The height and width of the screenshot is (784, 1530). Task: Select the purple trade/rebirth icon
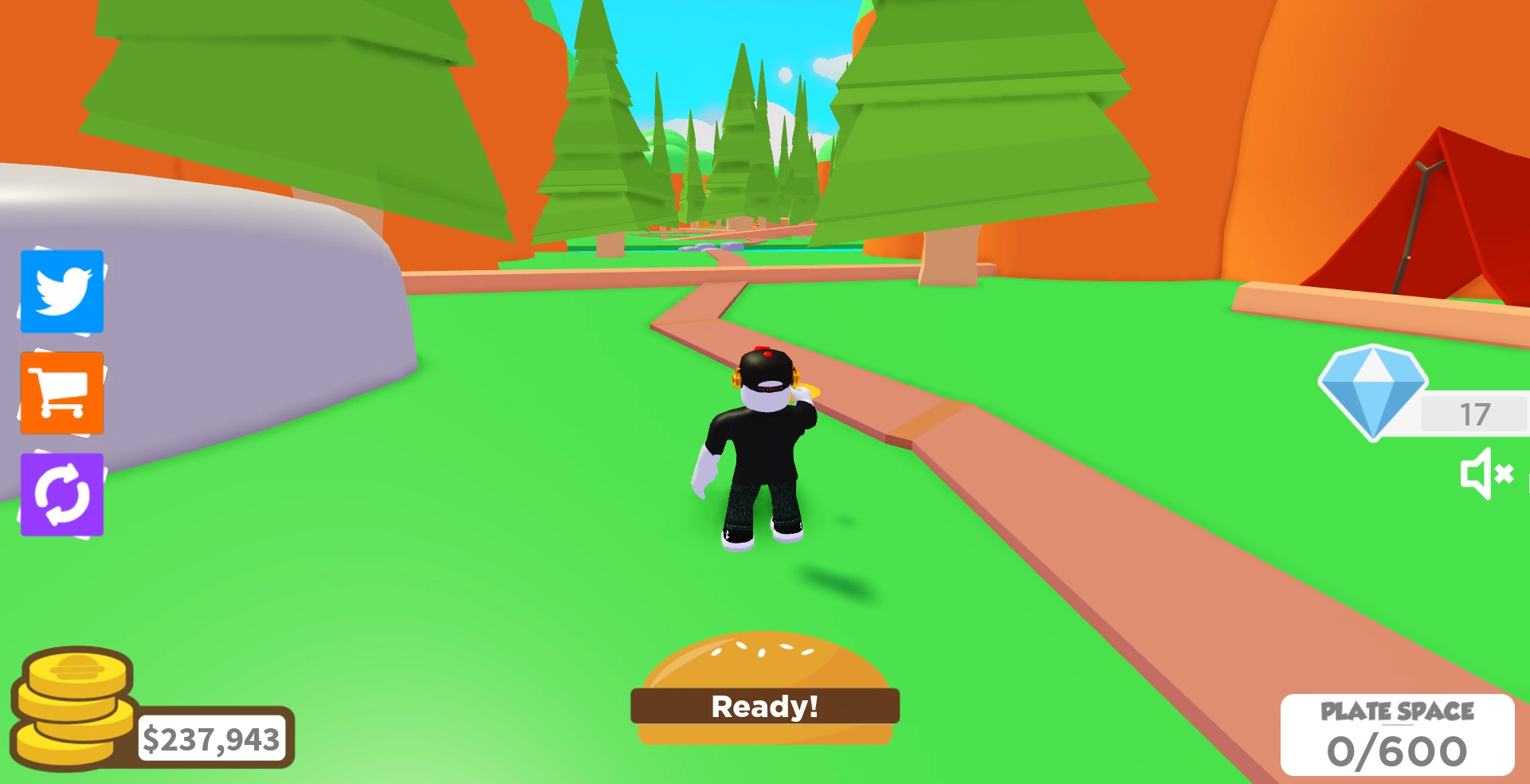pos(61,494)
